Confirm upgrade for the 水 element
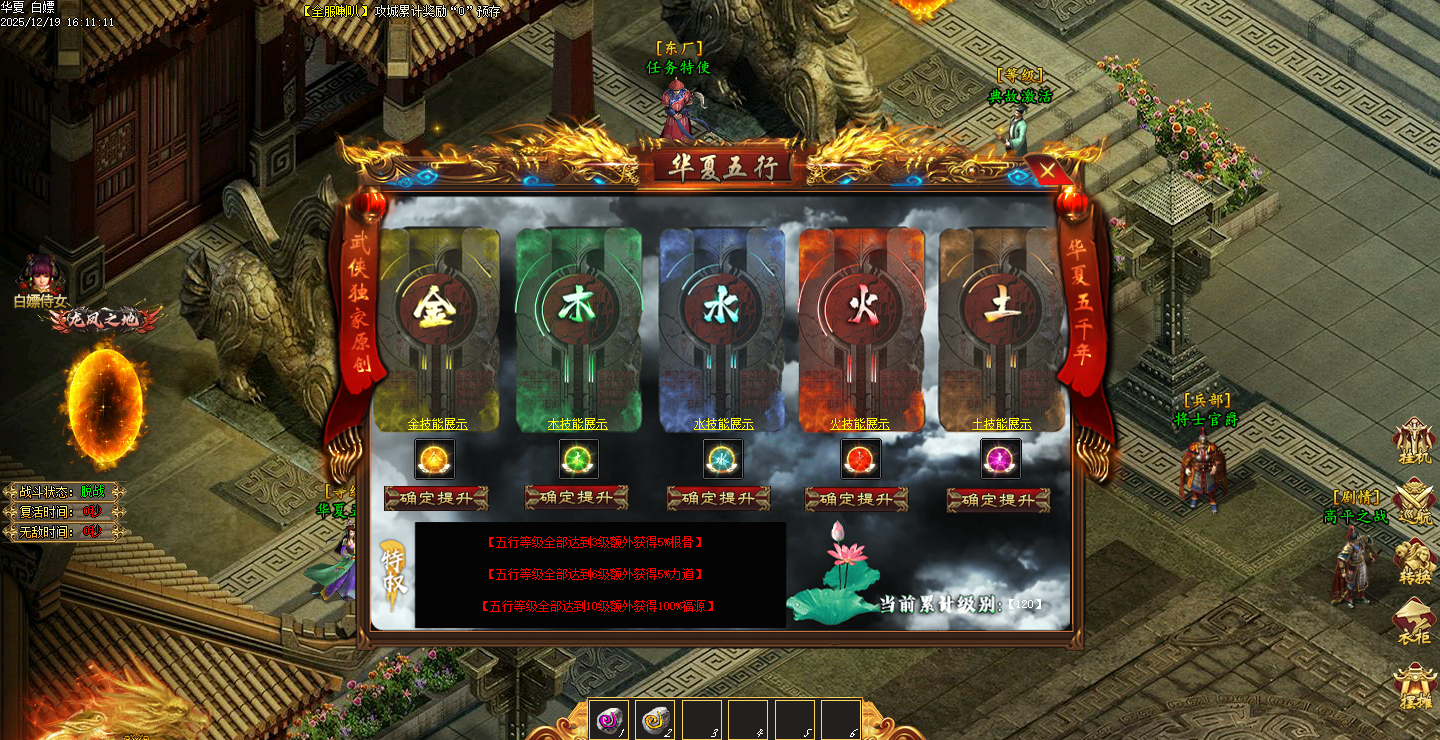 [718, 498]
